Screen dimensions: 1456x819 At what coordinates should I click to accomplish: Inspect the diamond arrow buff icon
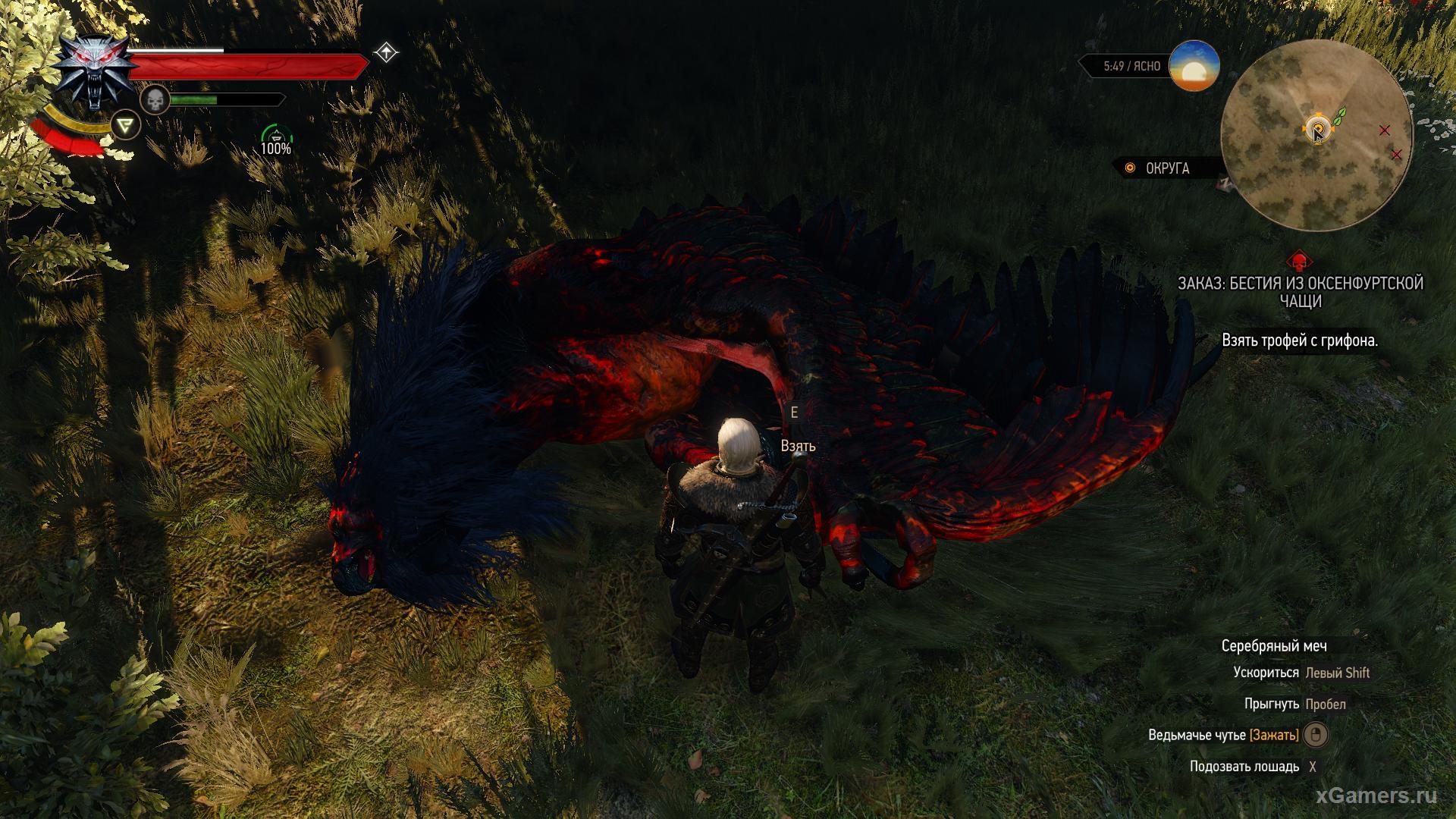point(387,52)
